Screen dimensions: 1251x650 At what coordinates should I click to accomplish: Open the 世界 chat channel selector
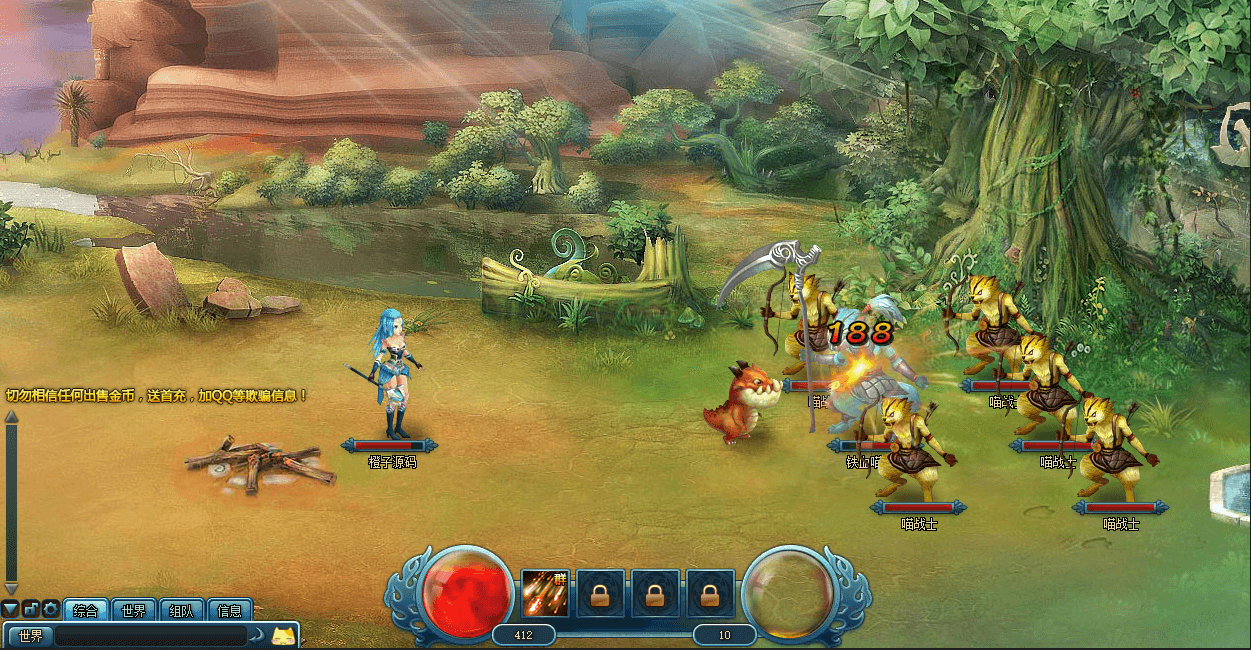(29, 636)
